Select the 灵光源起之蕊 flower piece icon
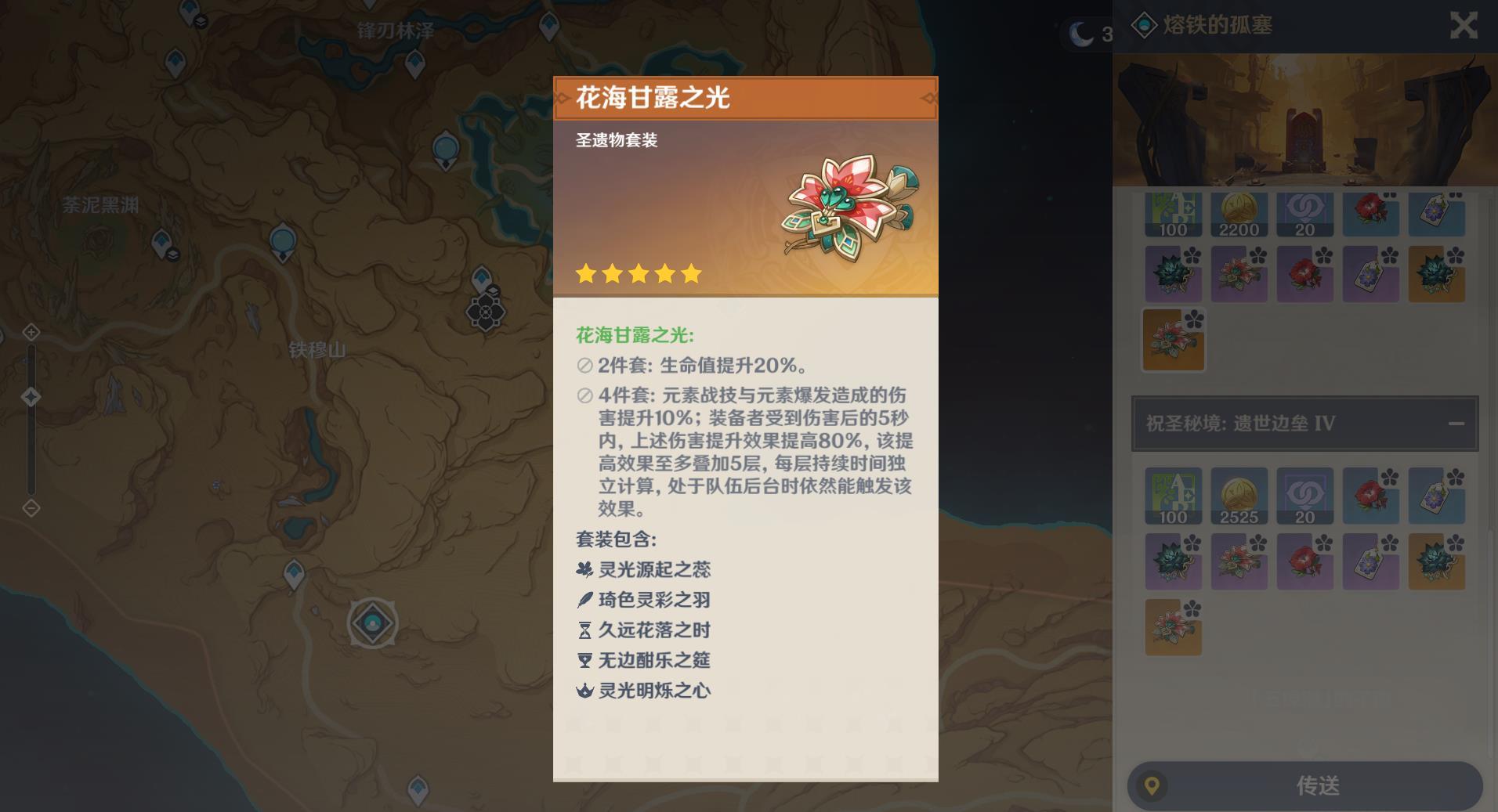 (x=586, y=570)
